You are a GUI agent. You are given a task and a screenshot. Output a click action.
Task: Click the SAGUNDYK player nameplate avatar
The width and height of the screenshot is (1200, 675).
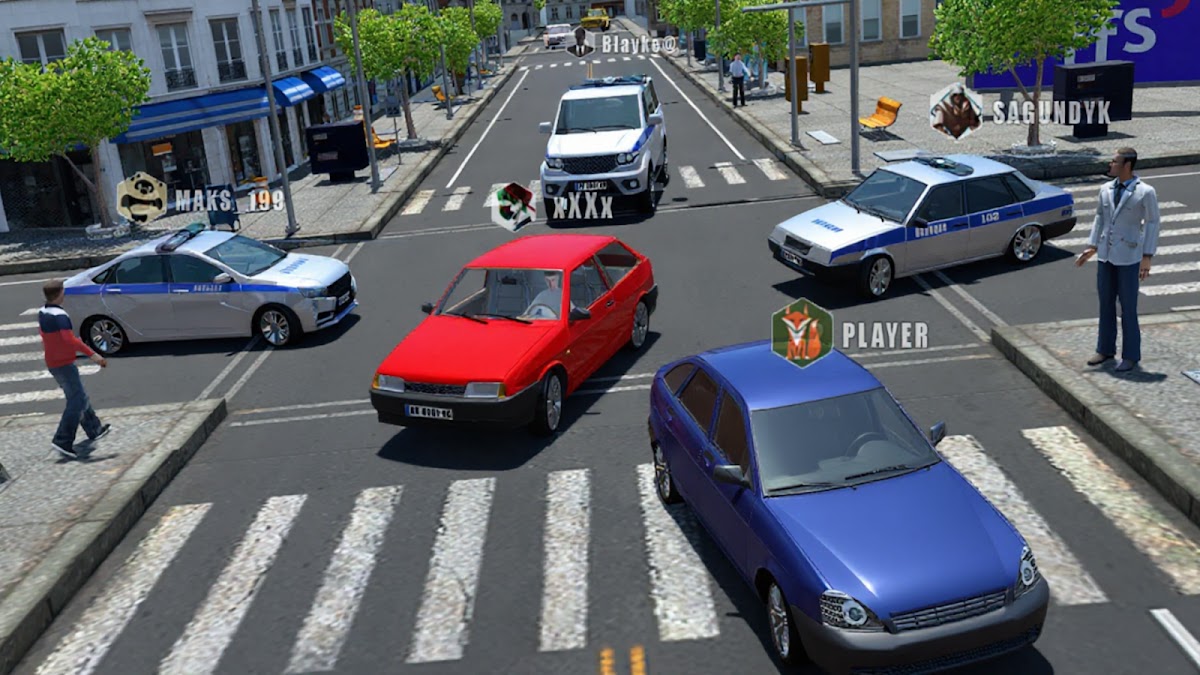[x=956, y=111]
